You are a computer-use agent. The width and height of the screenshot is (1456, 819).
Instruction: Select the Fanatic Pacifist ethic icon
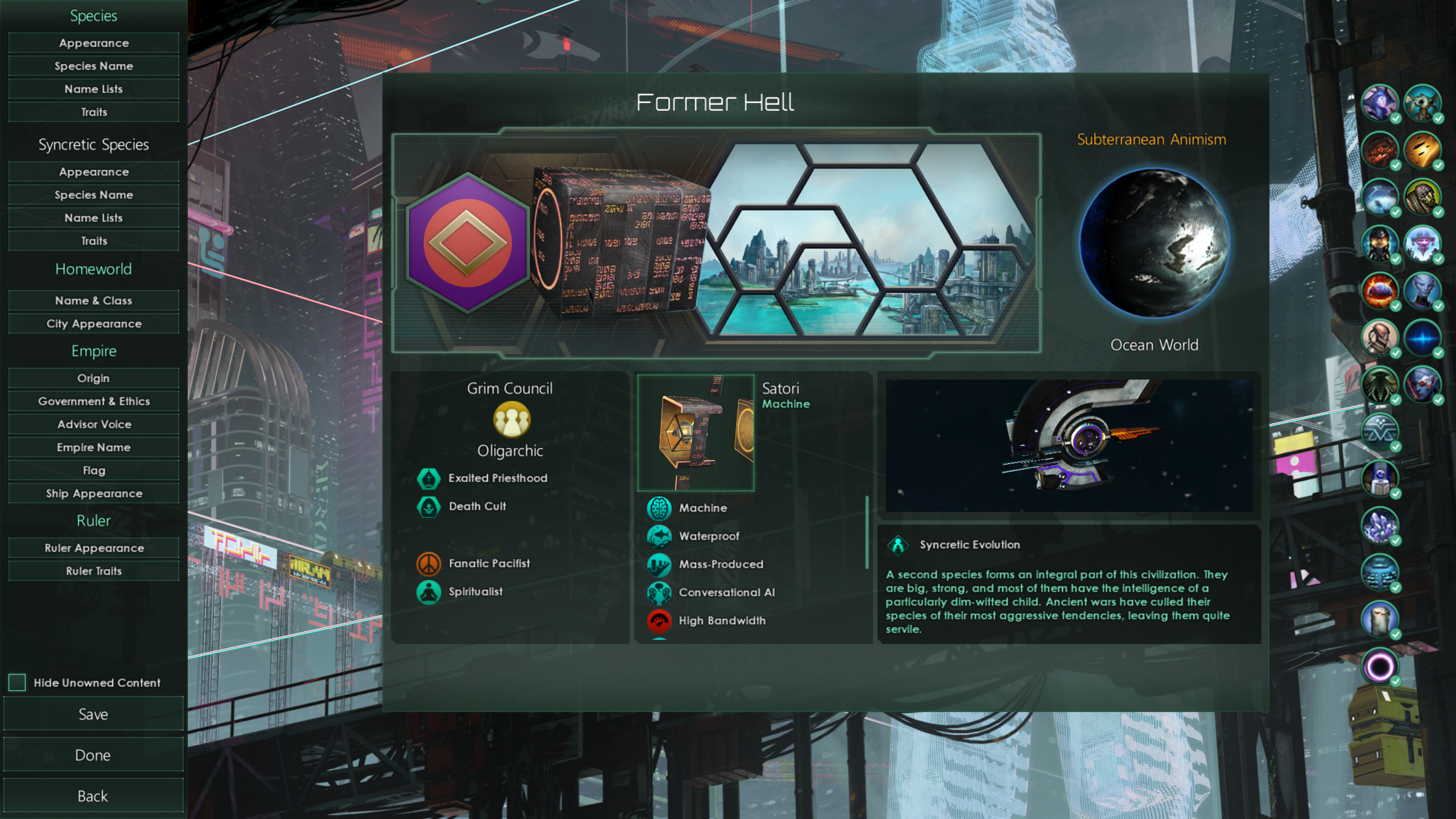tap(428, 563)
